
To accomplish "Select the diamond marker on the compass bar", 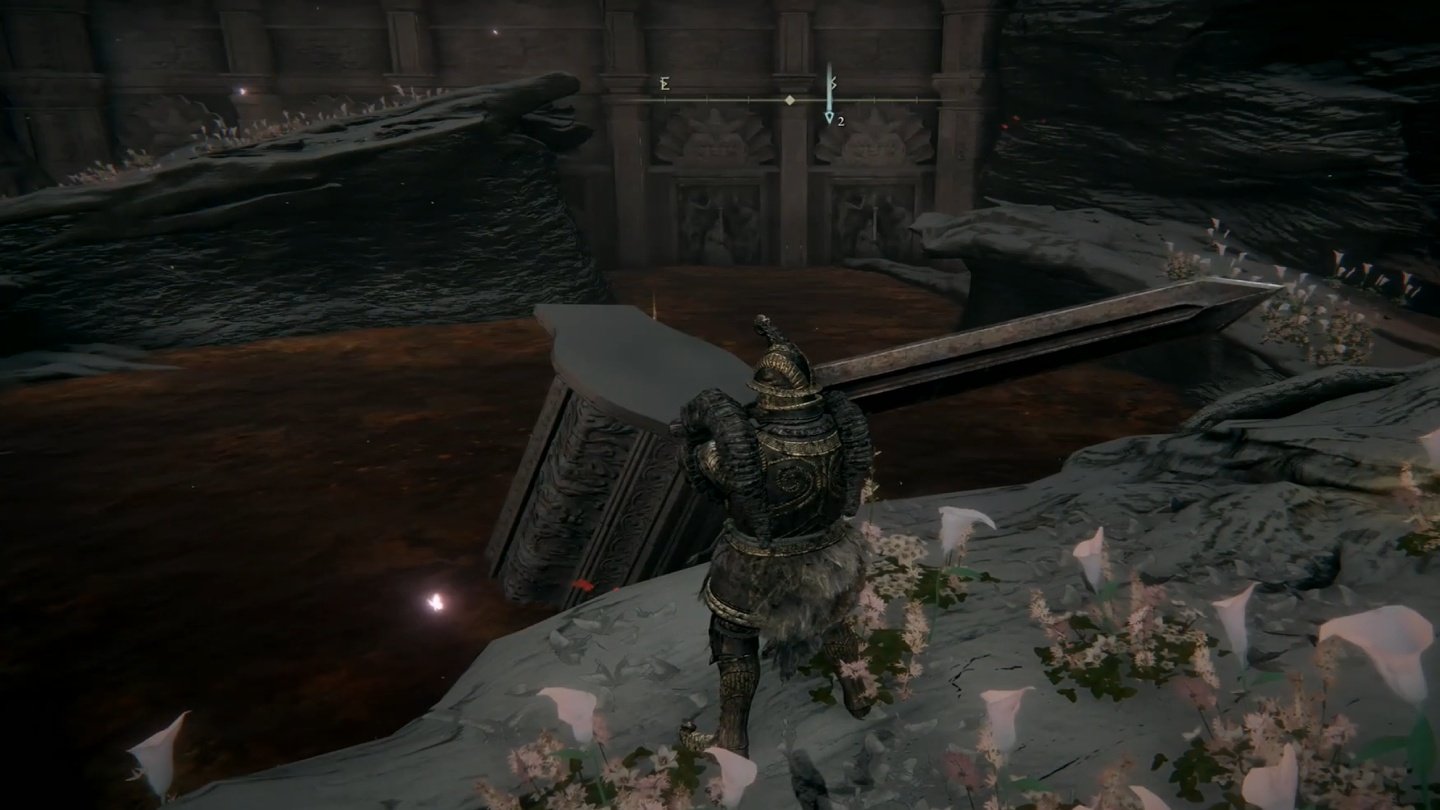I will pos(790,100).
